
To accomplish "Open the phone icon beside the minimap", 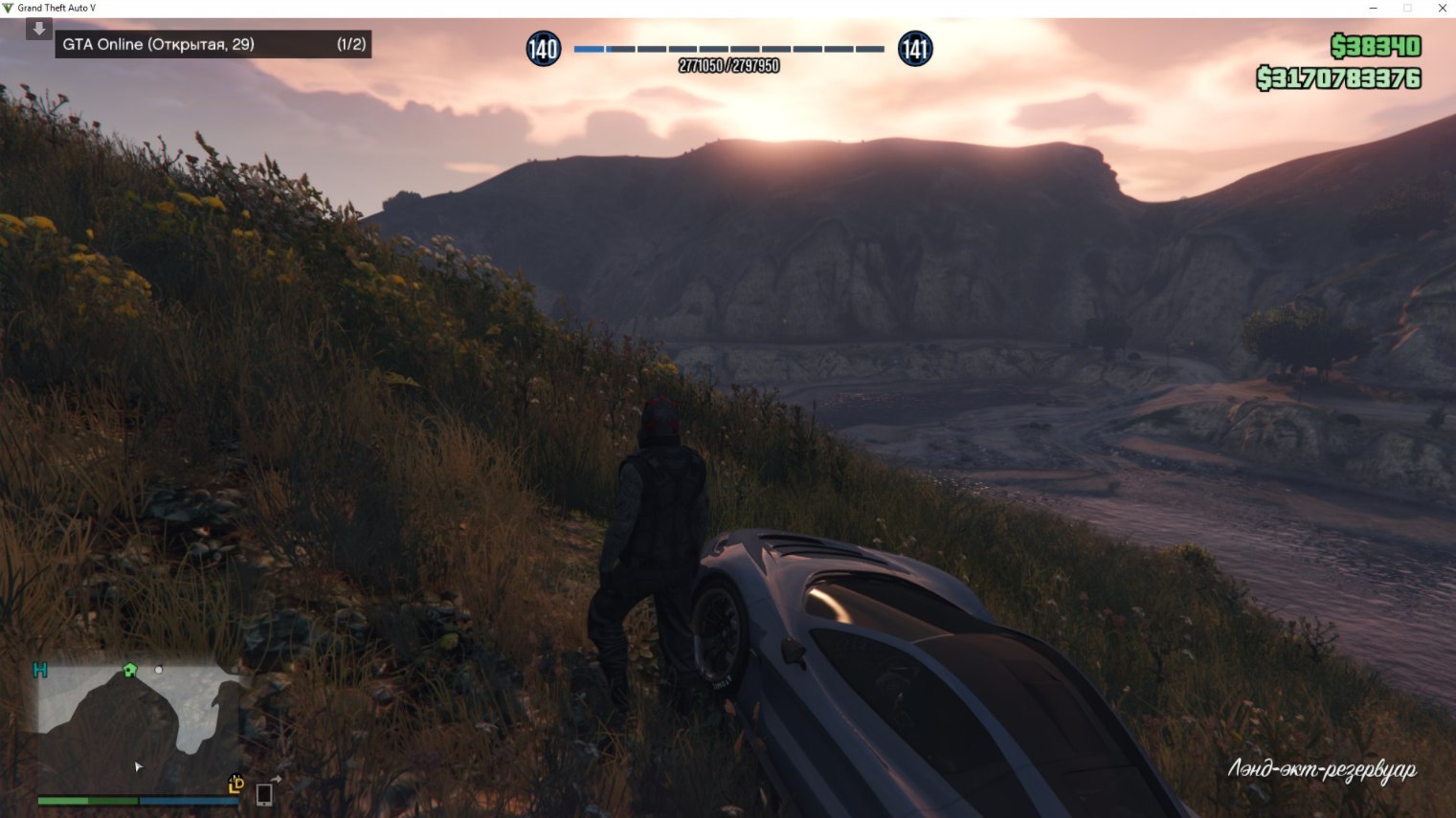I will click(264, 793).
